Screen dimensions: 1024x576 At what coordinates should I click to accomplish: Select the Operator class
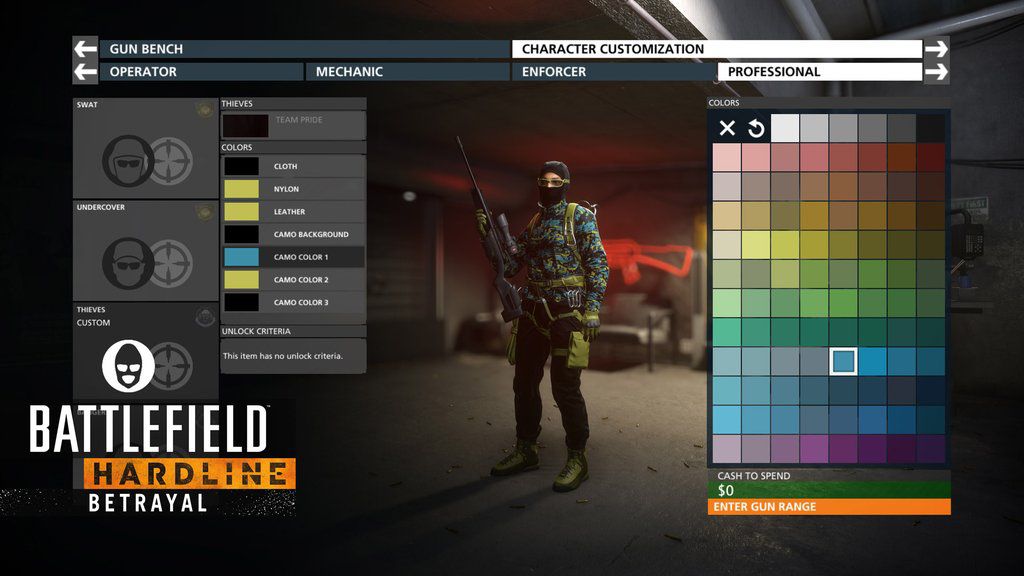click(201, 72)
